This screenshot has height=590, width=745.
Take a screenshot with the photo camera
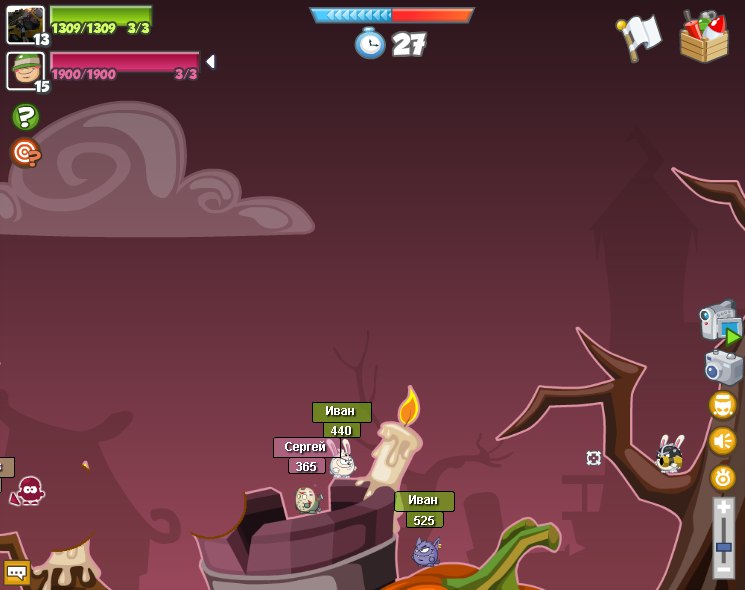pos(723,366)
